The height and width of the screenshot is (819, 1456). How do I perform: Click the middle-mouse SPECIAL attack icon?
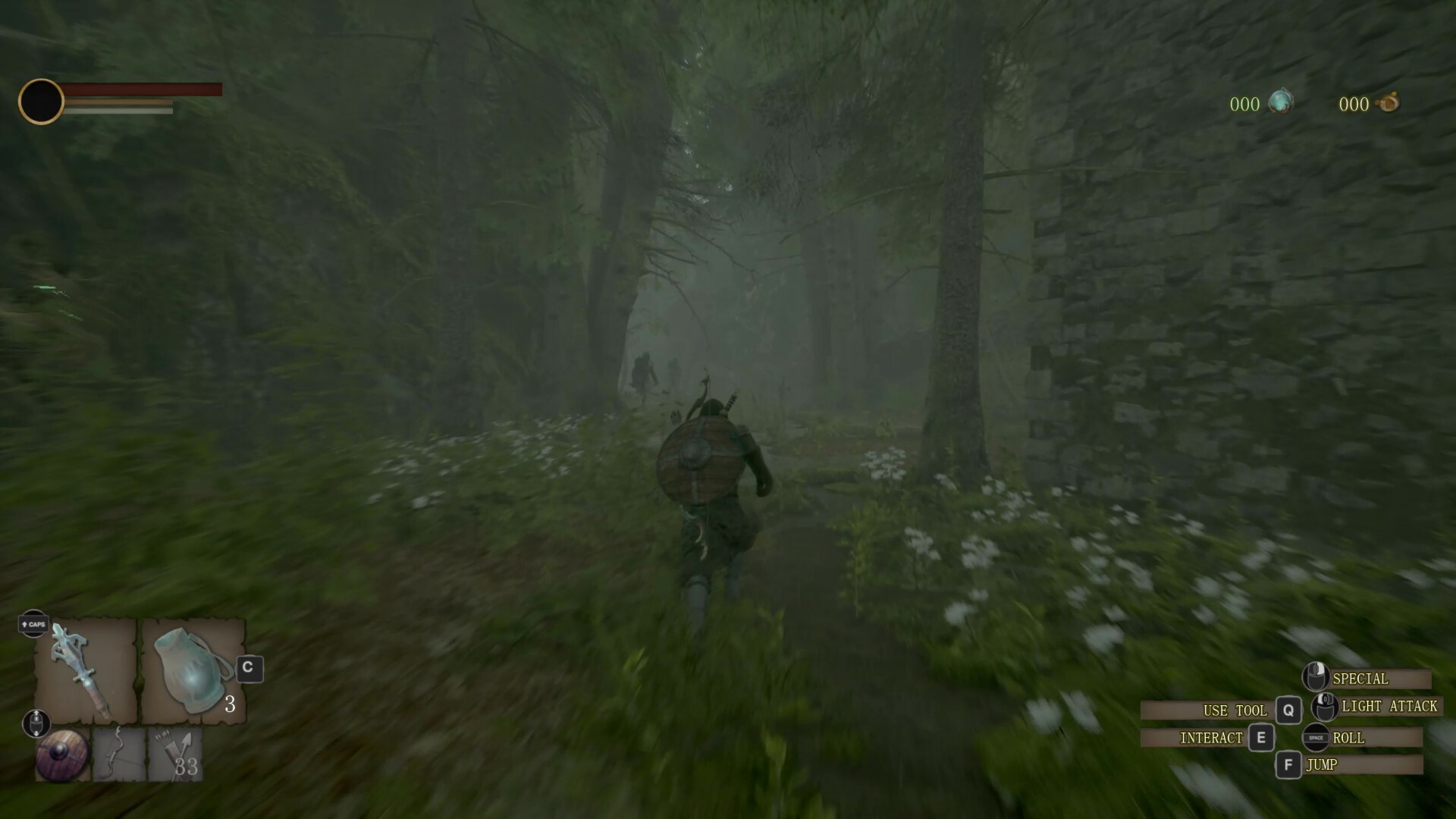point(1316,676)
